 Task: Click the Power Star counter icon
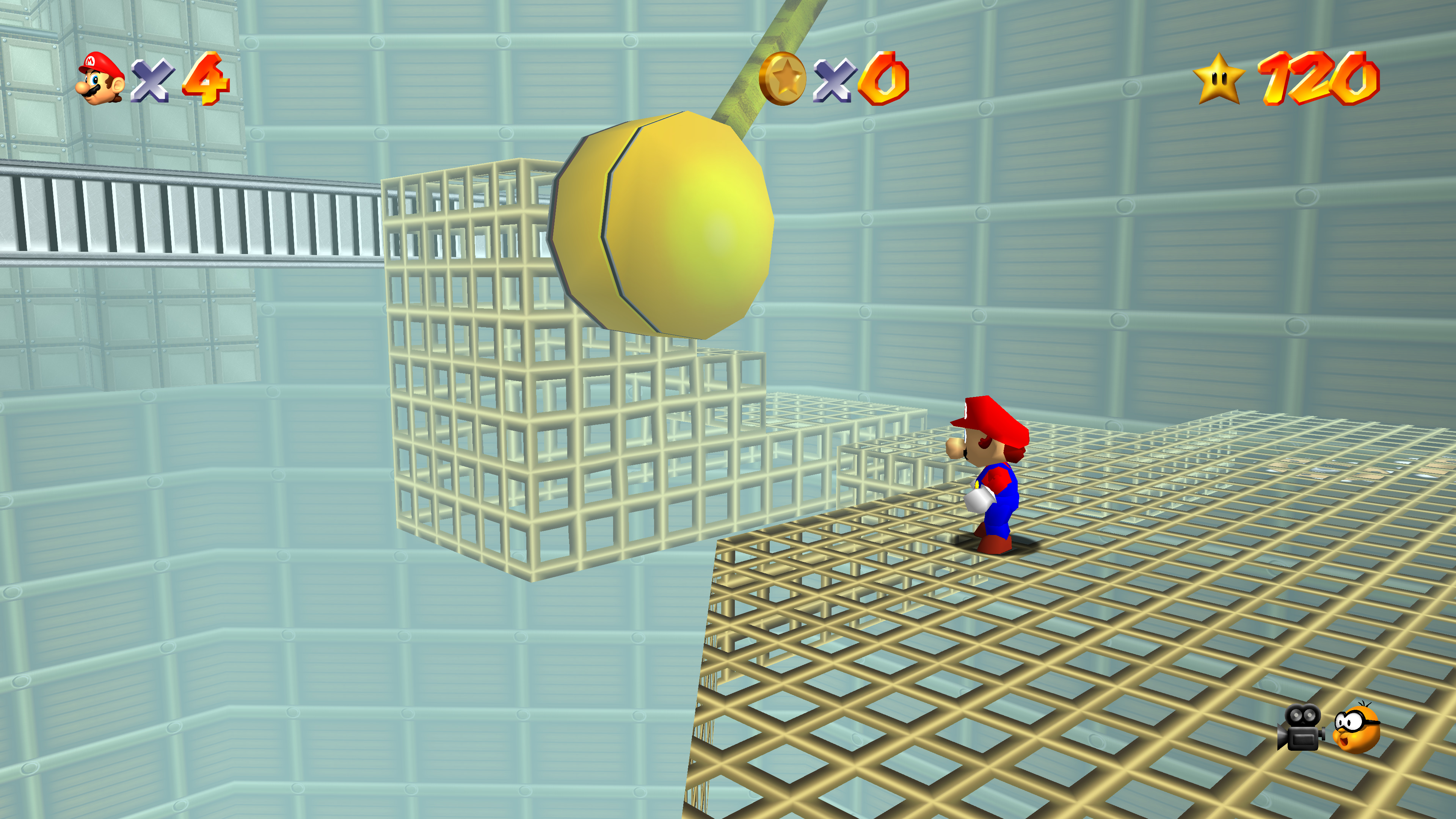(x=1219, y=78)
